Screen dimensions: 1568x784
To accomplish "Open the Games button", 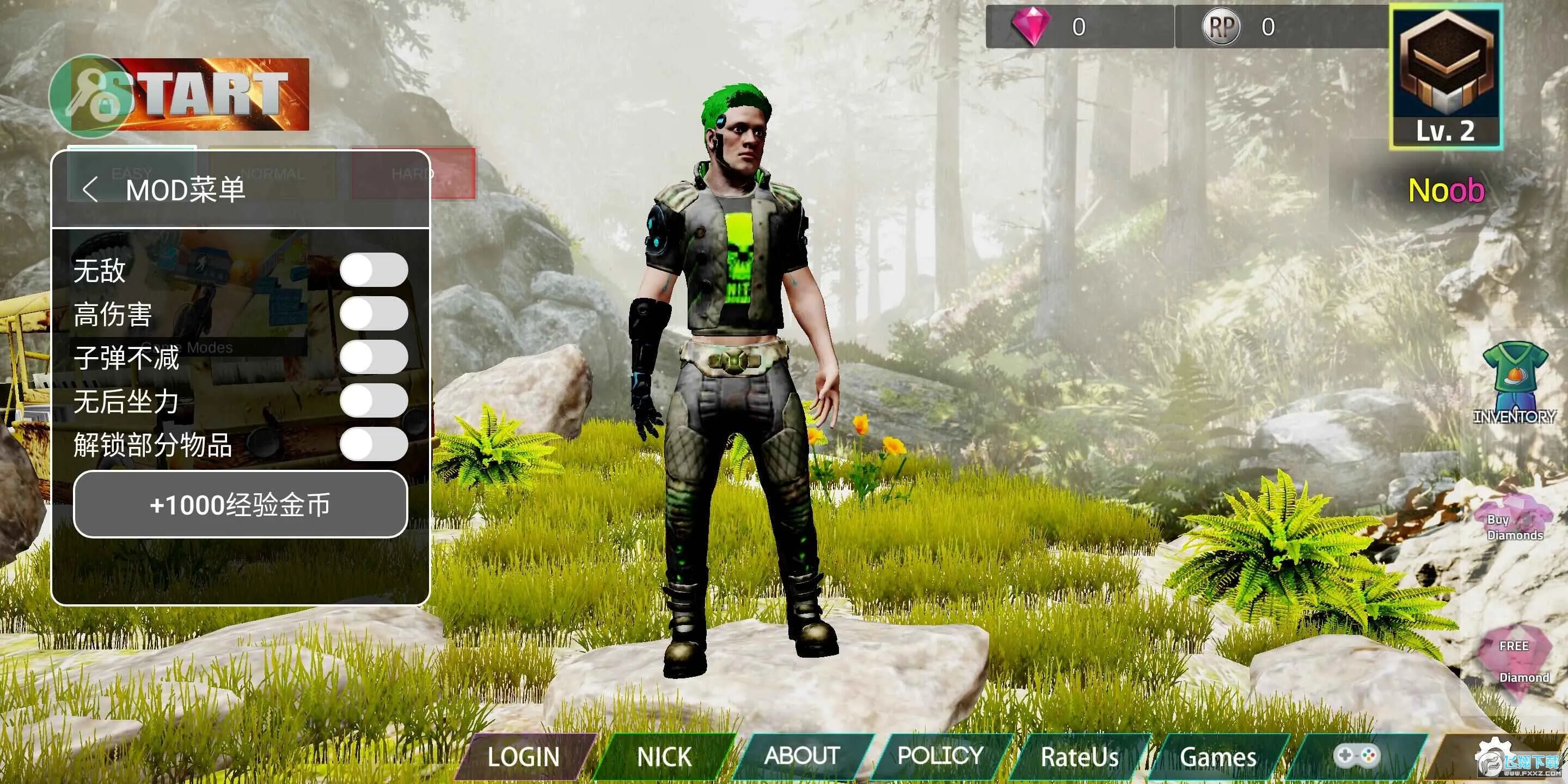I will (x=1217, y=757).
